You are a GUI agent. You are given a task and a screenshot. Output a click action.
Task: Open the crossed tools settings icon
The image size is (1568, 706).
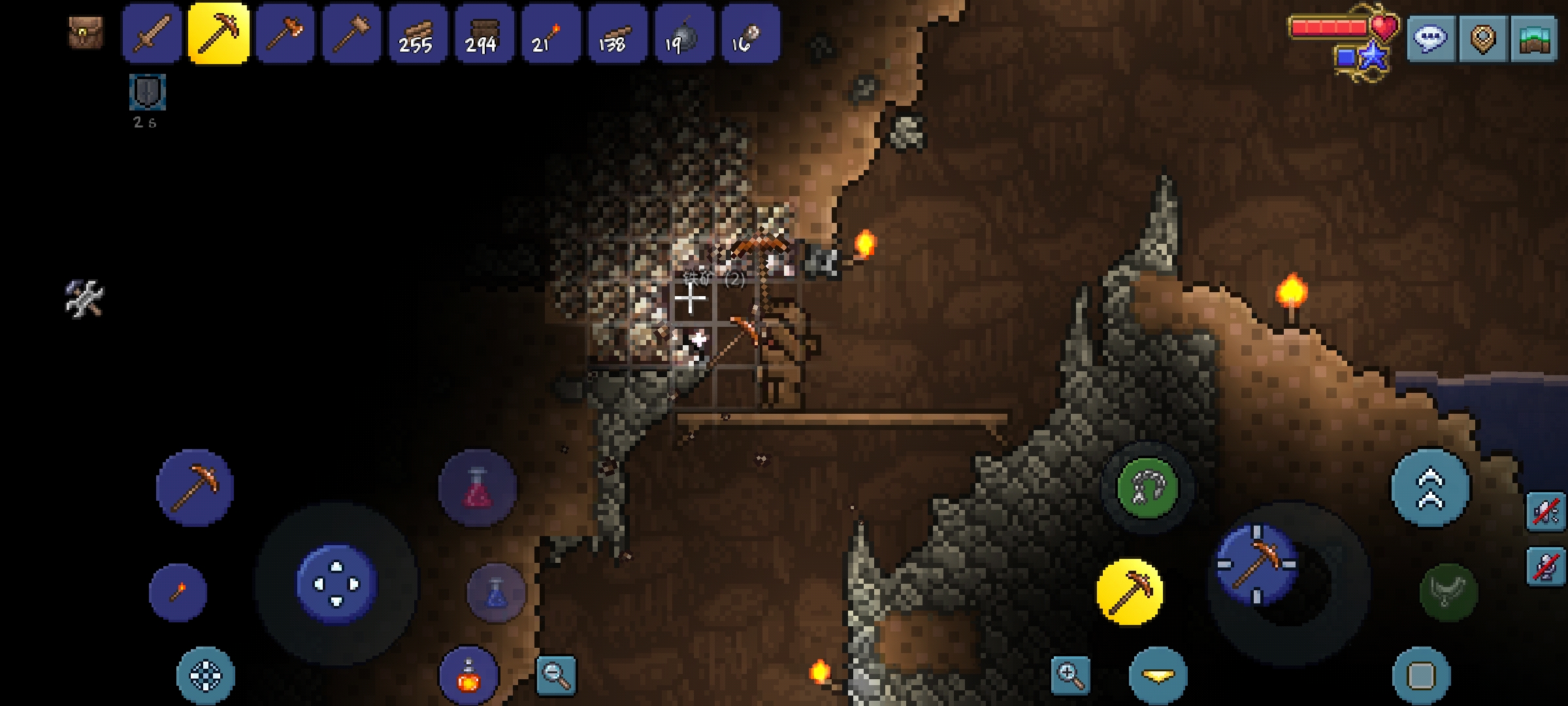84,299
